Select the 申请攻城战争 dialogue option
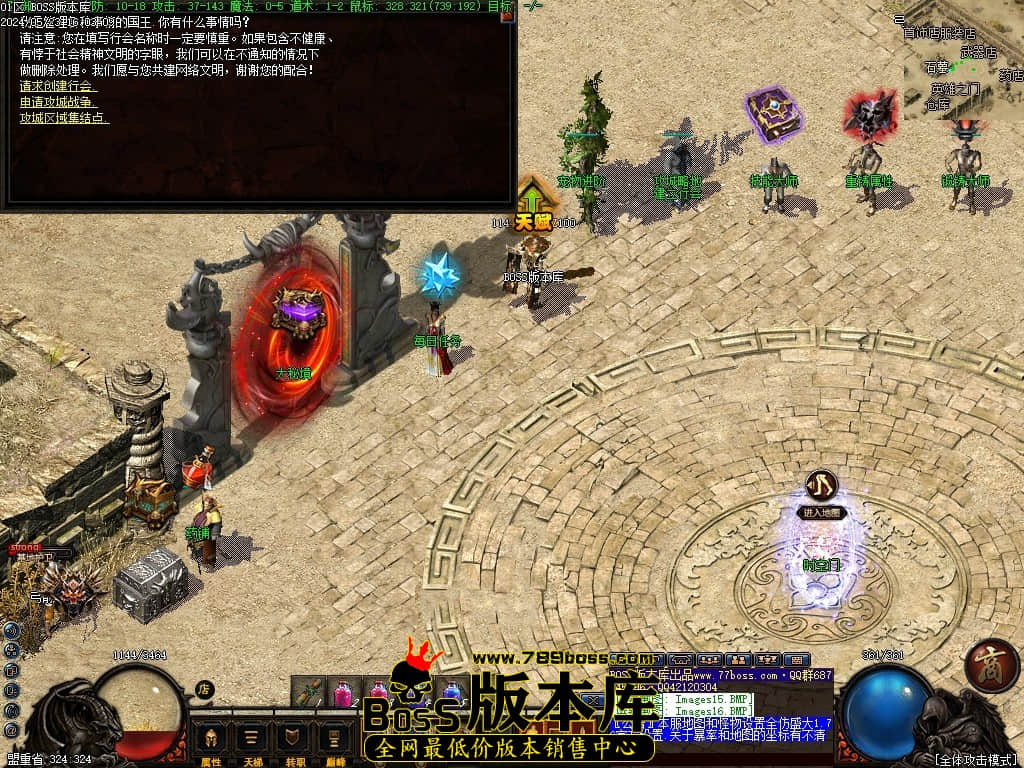Viewport: 1024px width, 768px height. pyautogui.click(x=59, y=102)
